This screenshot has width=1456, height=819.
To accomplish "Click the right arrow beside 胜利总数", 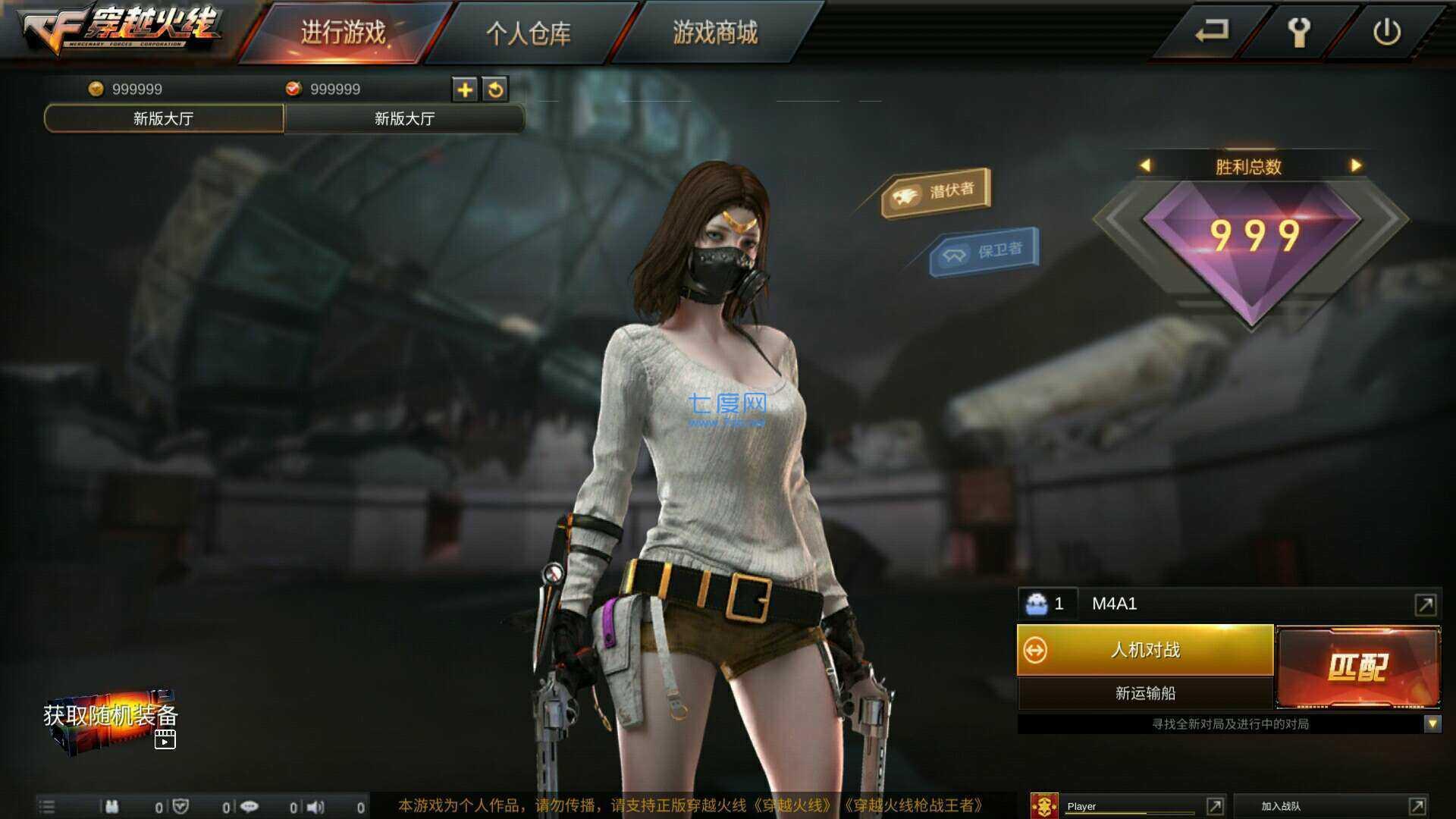I will click(x=1357, y=165).
